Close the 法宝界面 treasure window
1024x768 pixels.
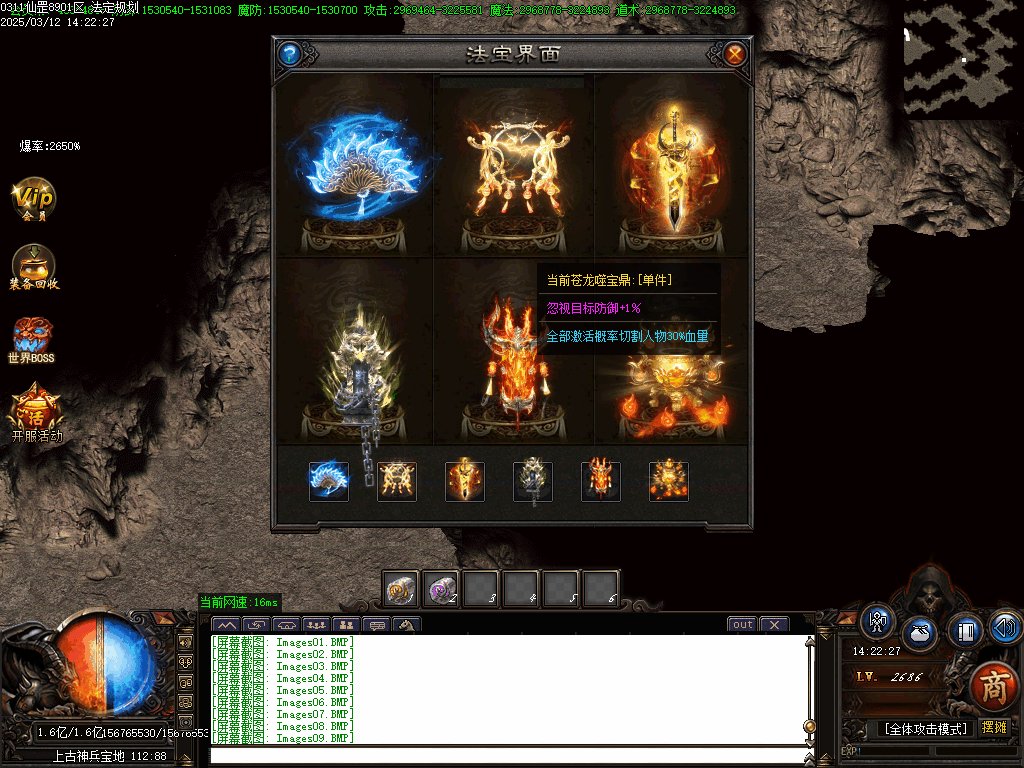pyautogui.click(x=735, y=54)
